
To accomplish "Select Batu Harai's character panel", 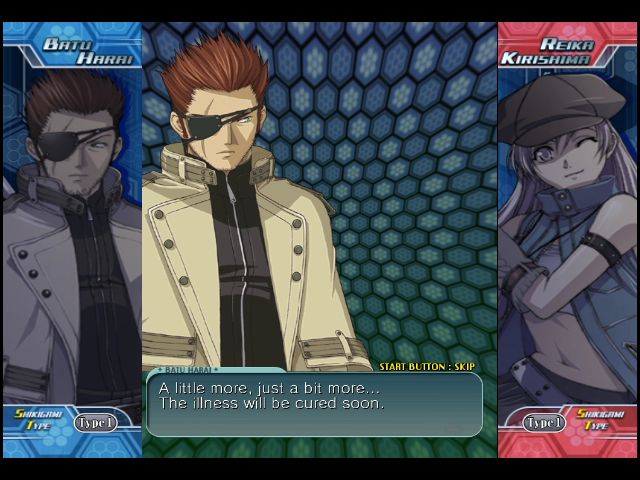I will click(72, 230).
